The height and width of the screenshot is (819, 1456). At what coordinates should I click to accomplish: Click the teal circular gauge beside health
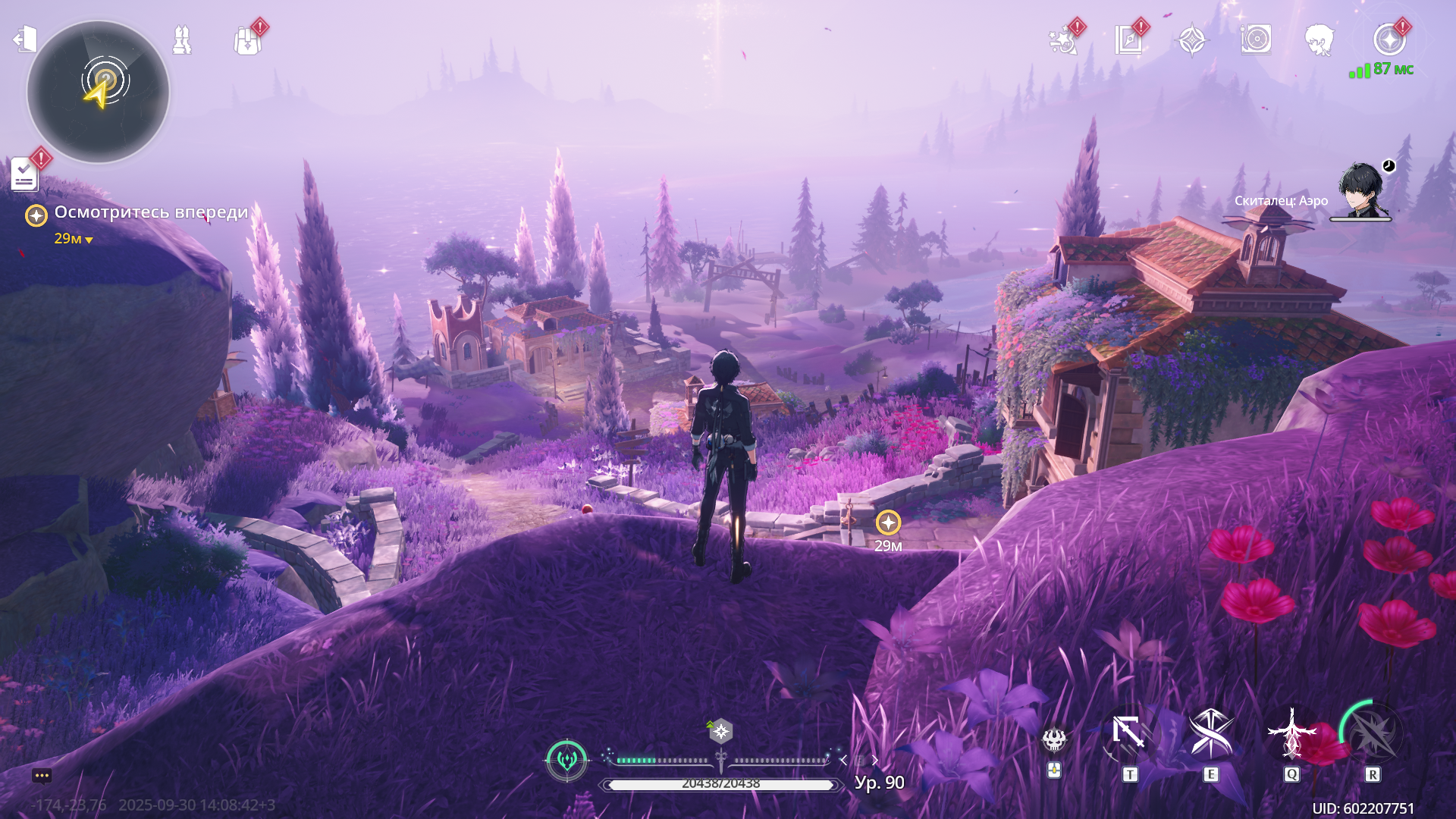pyautogui.click(x=566, y=759)
